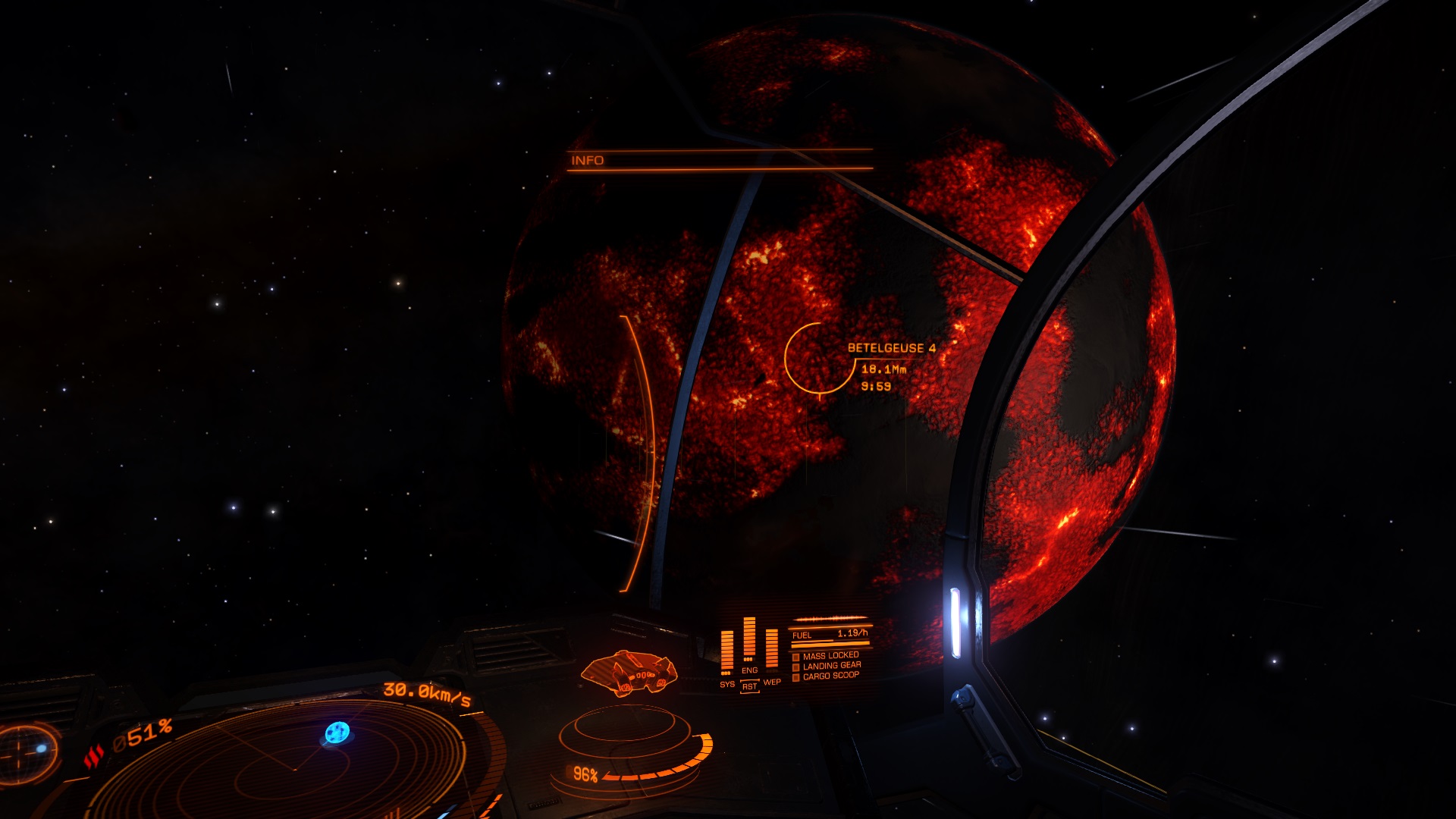Select the Betelgeuse 4 target reticle

point(819,358)
